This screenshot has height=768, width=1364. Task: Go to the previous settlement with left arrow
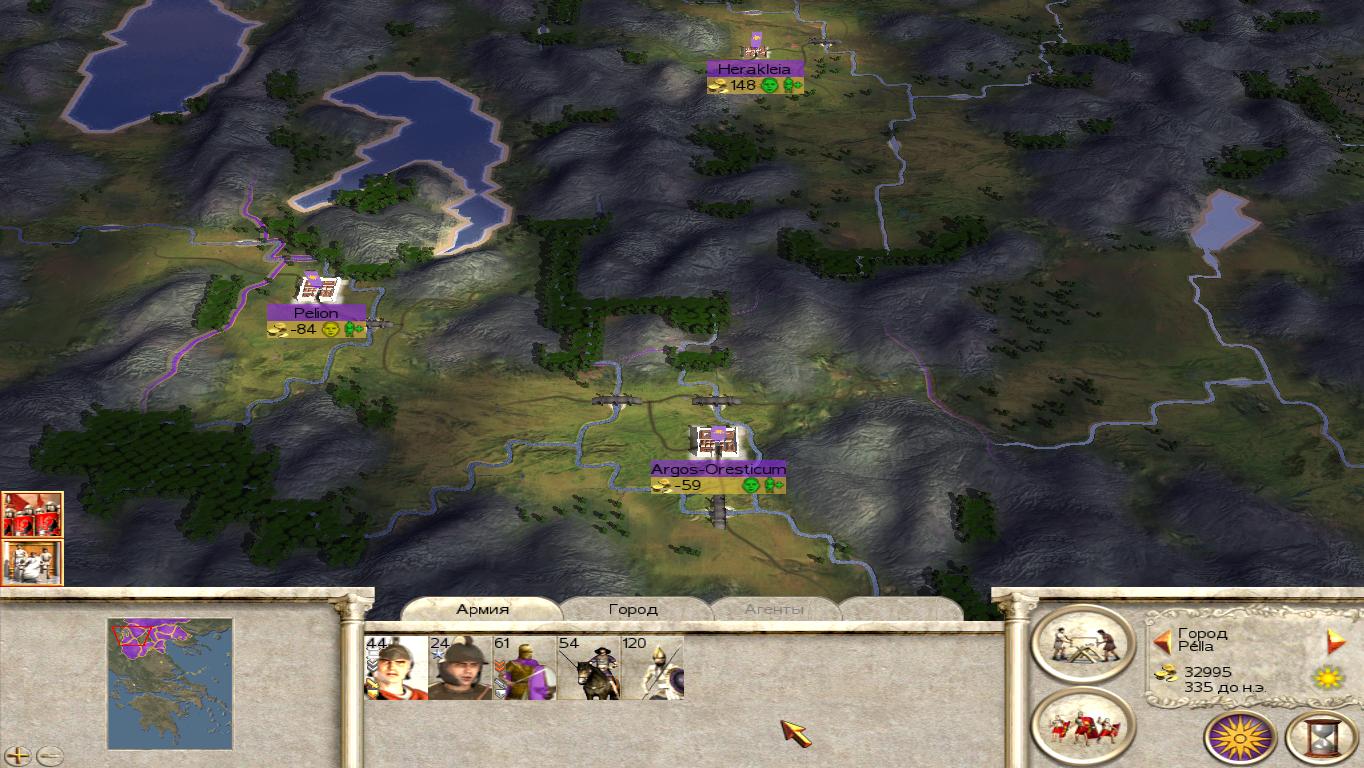(x=1162, y=641)
